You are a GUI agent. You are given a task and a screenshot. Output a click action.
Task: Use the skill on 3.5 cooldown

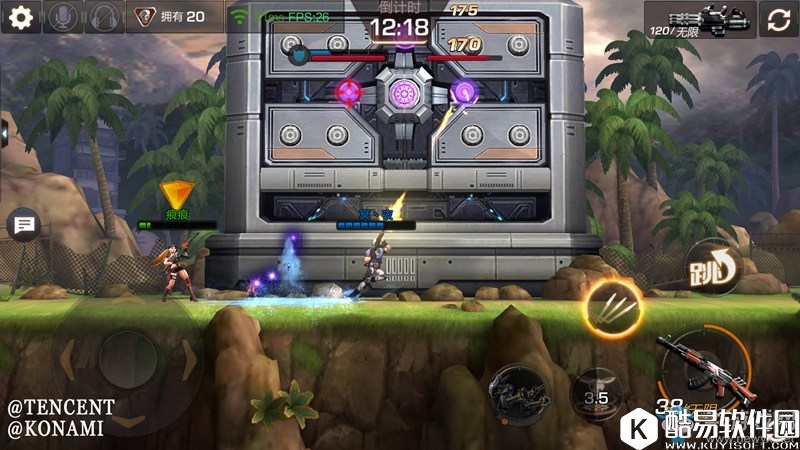coord(595,394)
